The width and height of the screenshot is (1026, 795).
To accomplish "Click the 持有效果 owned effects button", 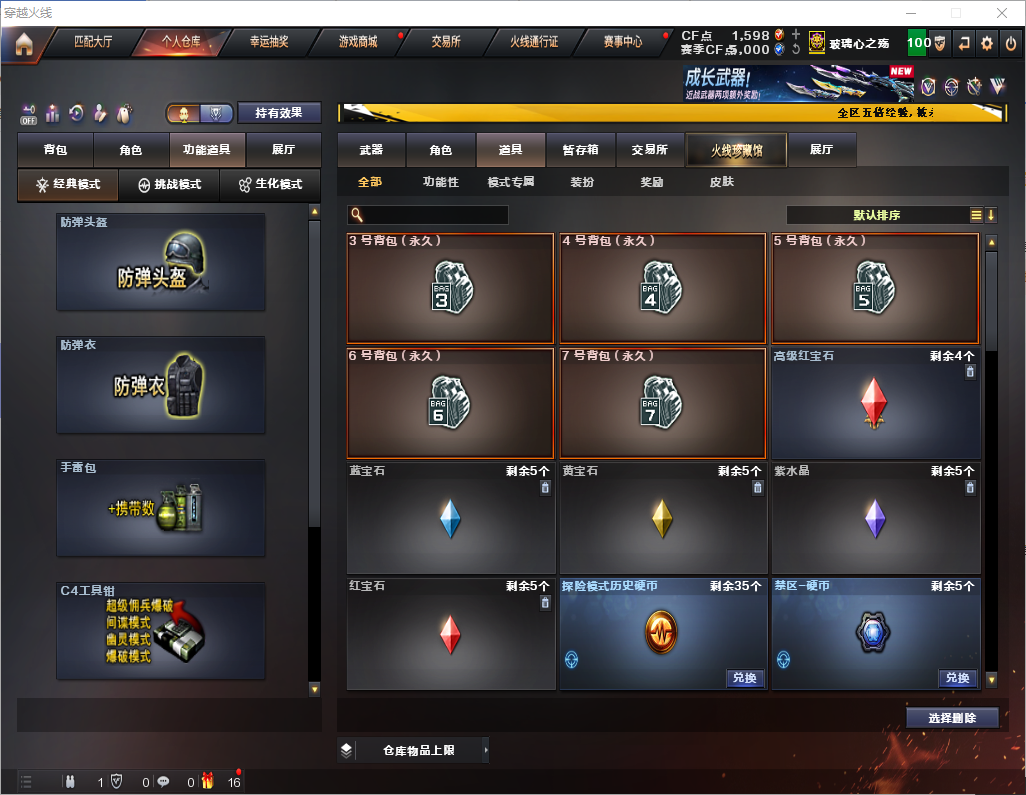I will coord(279,113).
